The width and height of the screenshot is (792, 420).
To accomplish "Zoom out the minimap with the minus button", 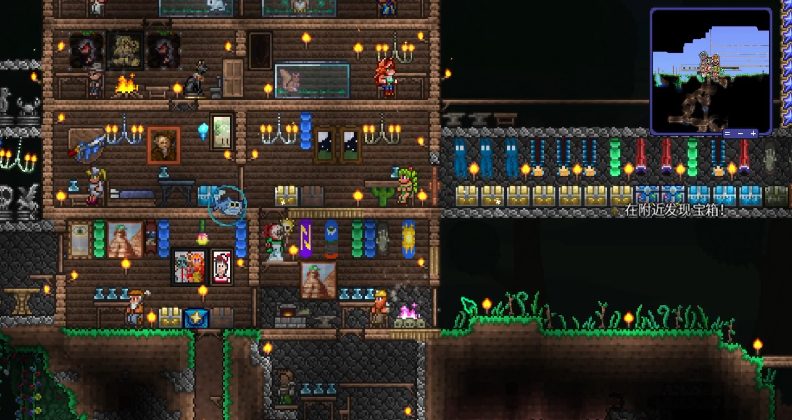I will point(740,133).
